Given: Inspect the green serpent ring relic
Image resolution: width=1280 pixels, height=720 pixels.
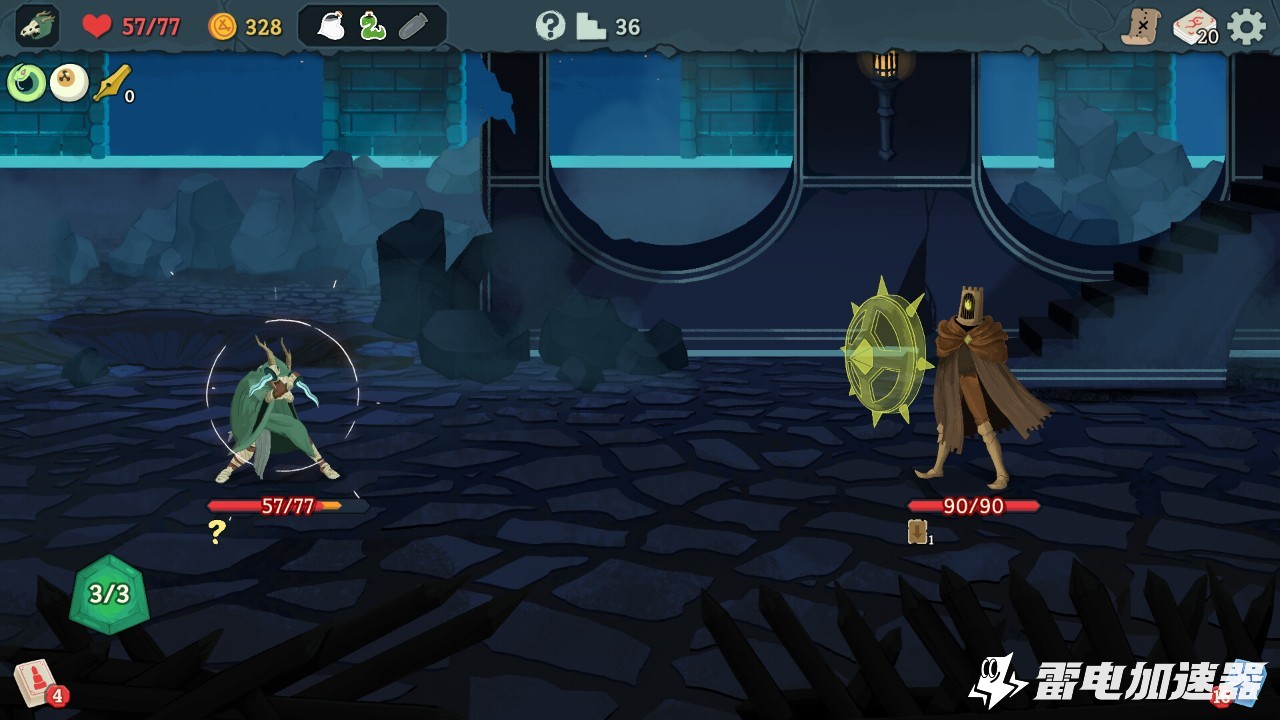Looking at the screenshot, I should [26, 83].
